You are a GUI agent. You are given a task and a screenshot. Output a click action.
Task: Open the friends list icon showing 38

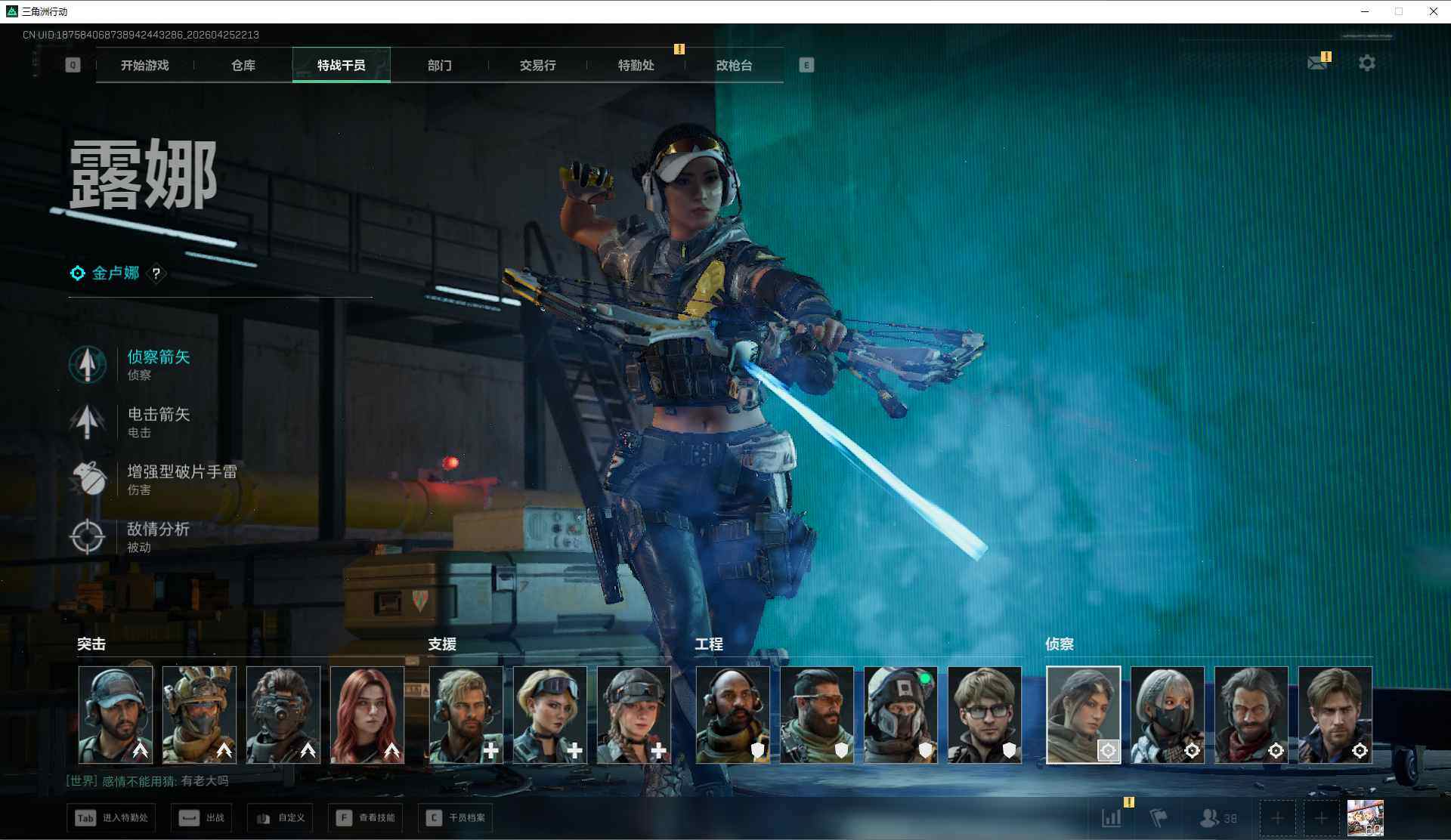click(x=1218, y=818)
